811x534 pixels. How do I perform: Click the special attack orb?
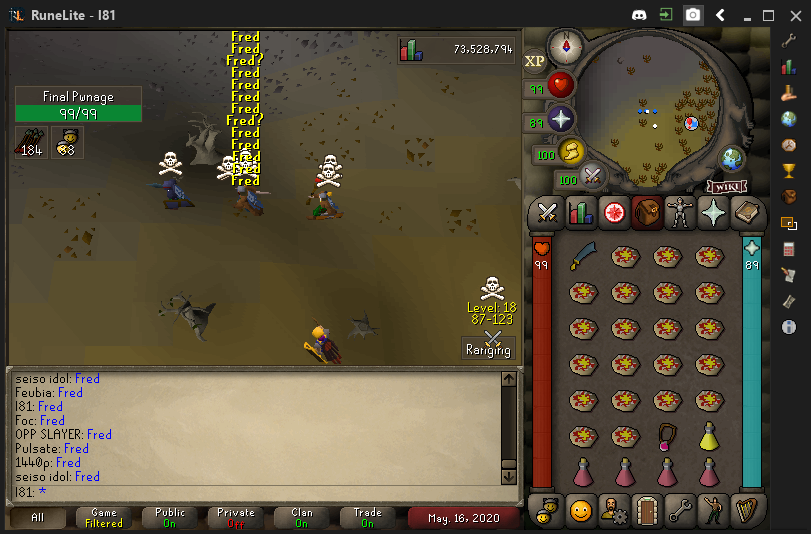click(593, 178)
